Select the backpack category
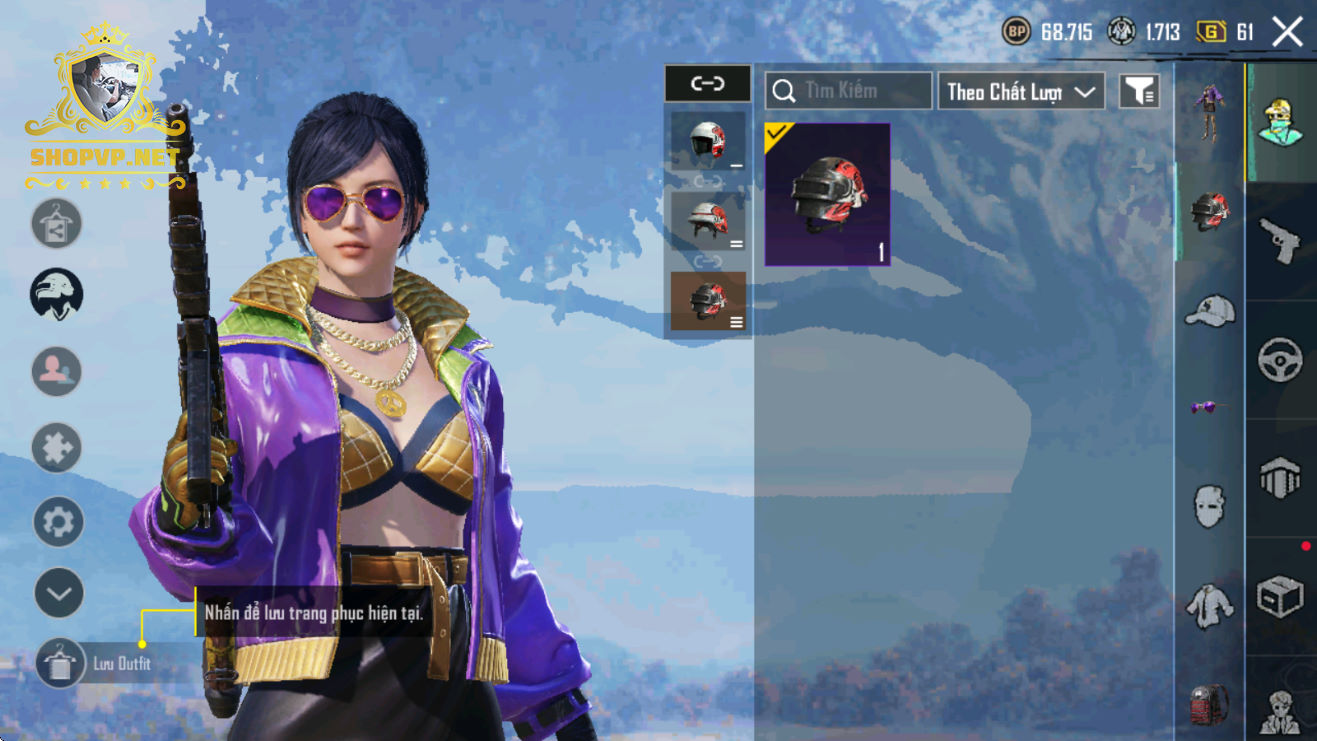This screenshot has height=741, width=1317. coord(1210,703)
